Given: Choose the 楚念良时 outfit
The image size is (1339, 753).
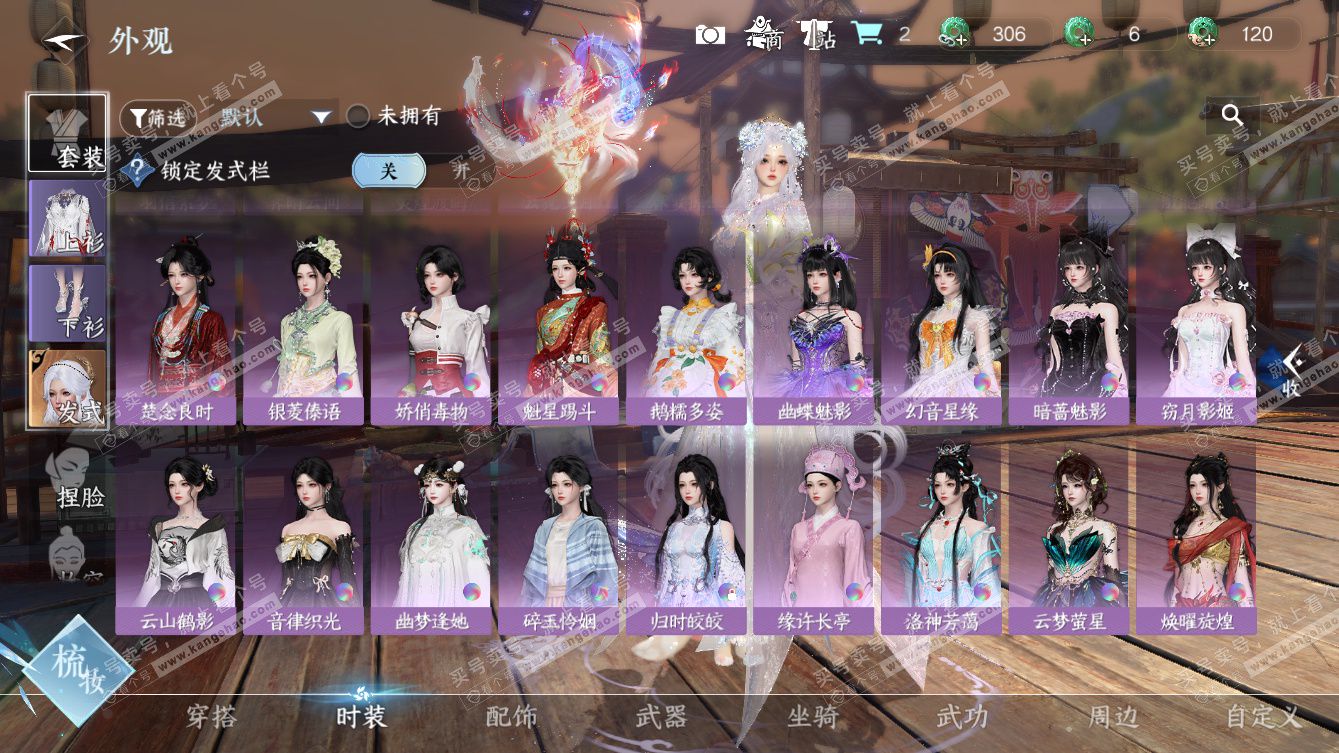Looking at the screenshot, I should 175,330.
